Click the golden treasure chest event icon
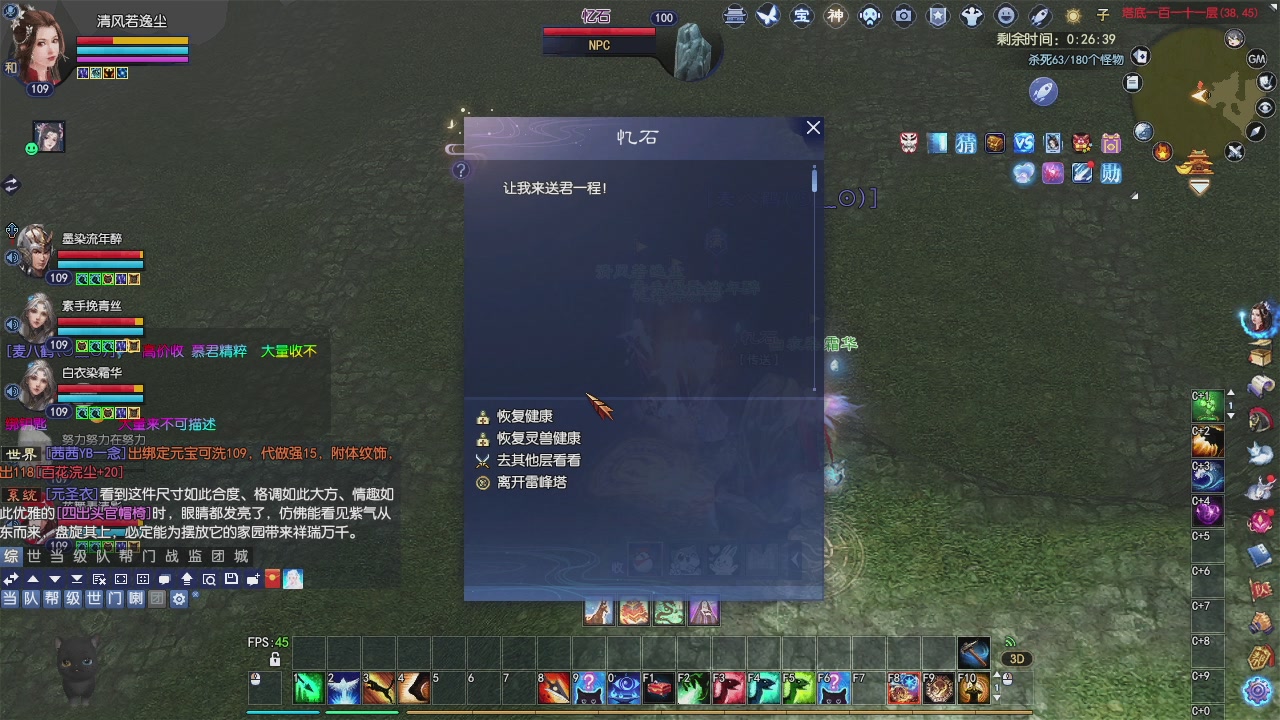The image size is (1280, 720). click(995, 143)
